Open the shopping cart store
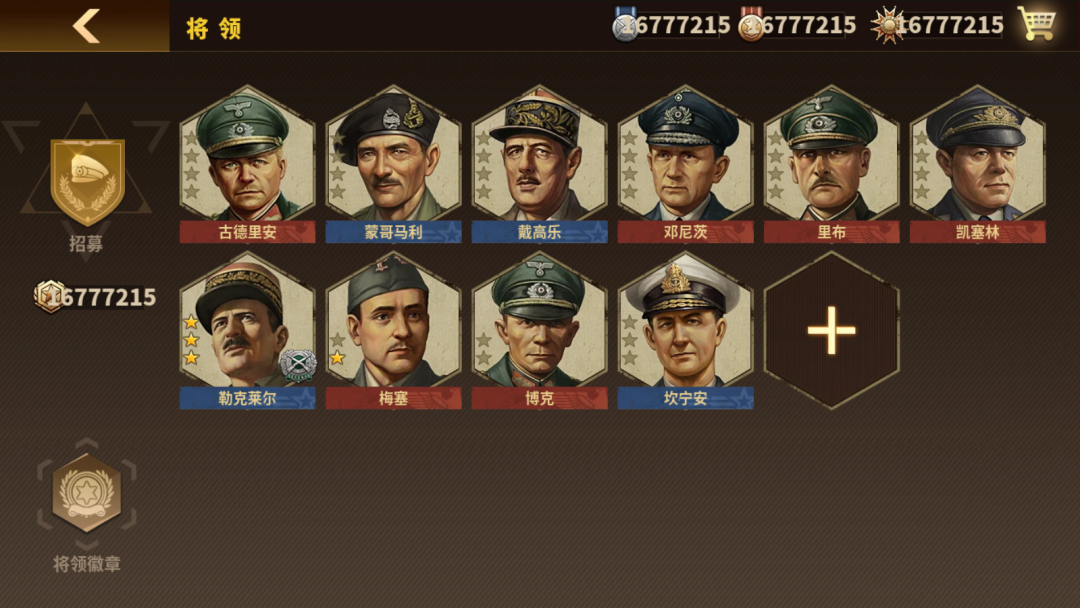This screenshot has width=1080, height=608. coord(1036,24)
